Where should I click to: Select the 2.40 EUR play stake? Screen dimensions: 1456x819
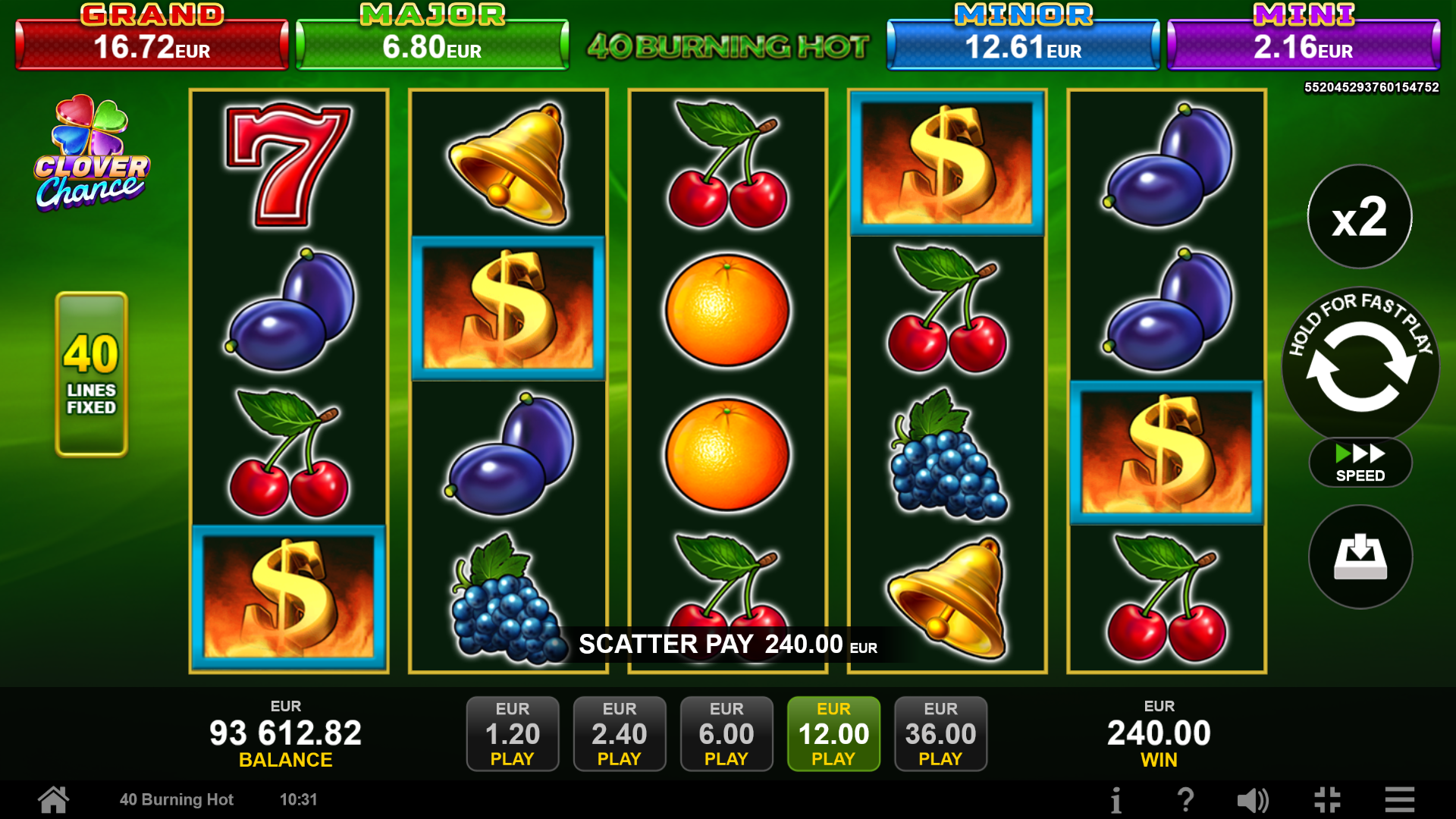[x=620, y=733]
